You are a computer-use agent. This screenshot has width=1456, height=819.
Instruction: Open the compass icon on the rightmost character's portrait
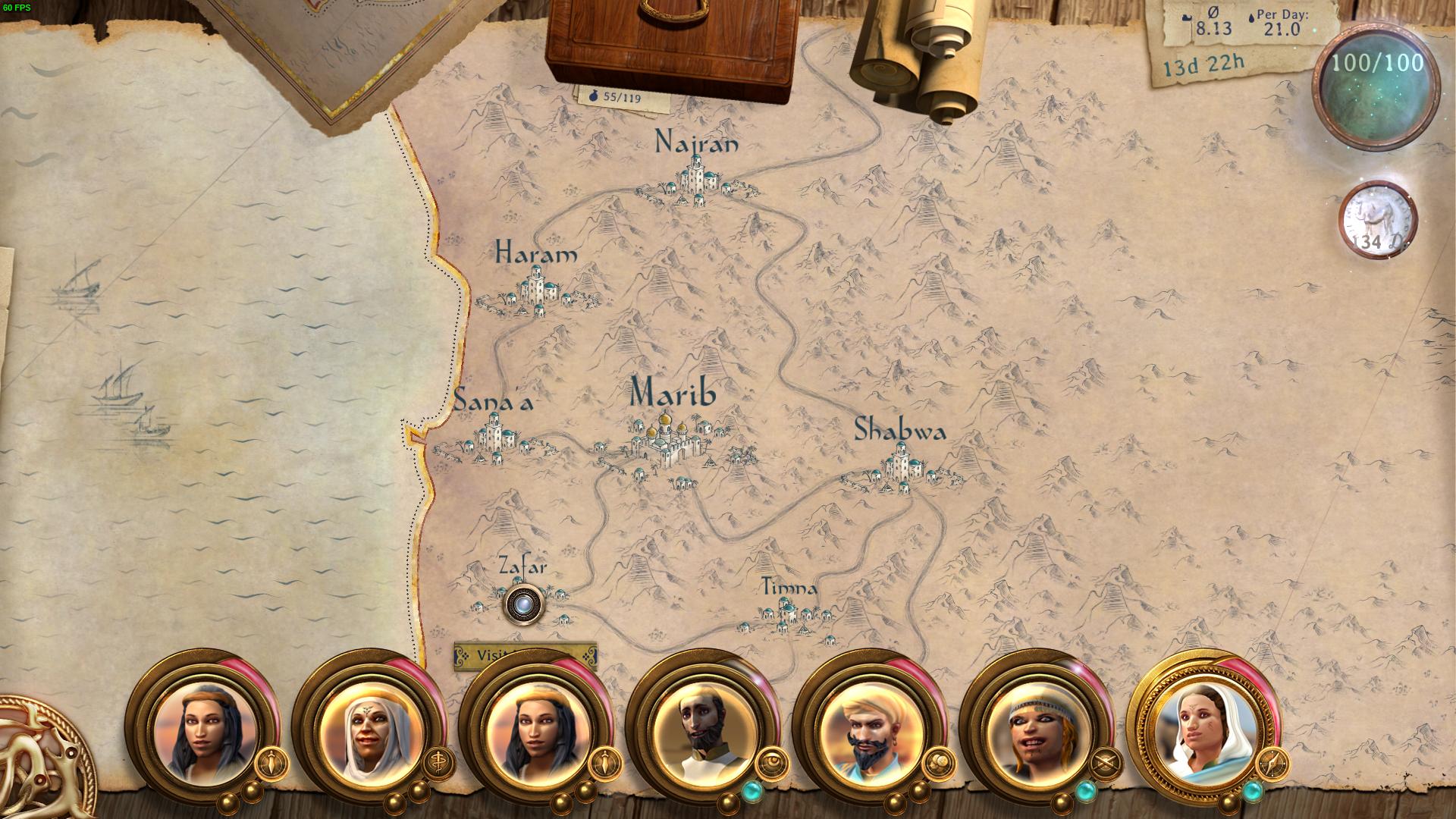pyautogui.click(x=1272, y=764)
